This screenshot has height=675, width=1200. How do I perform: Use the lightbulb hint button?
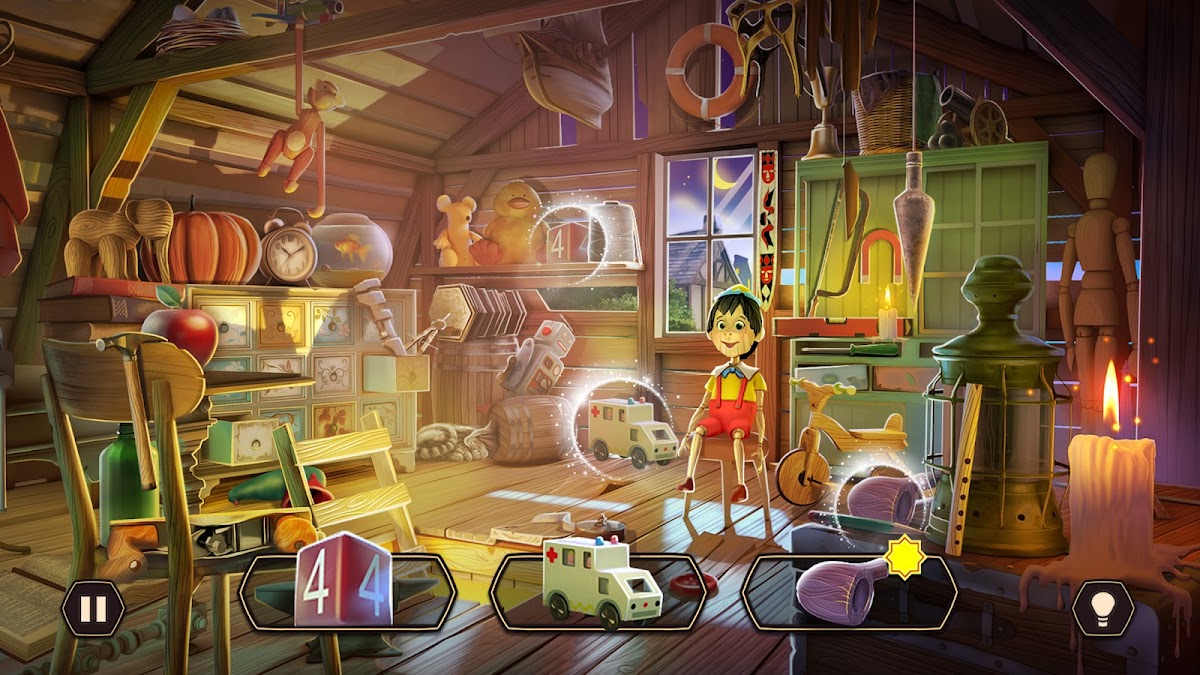coord(1103,608)
